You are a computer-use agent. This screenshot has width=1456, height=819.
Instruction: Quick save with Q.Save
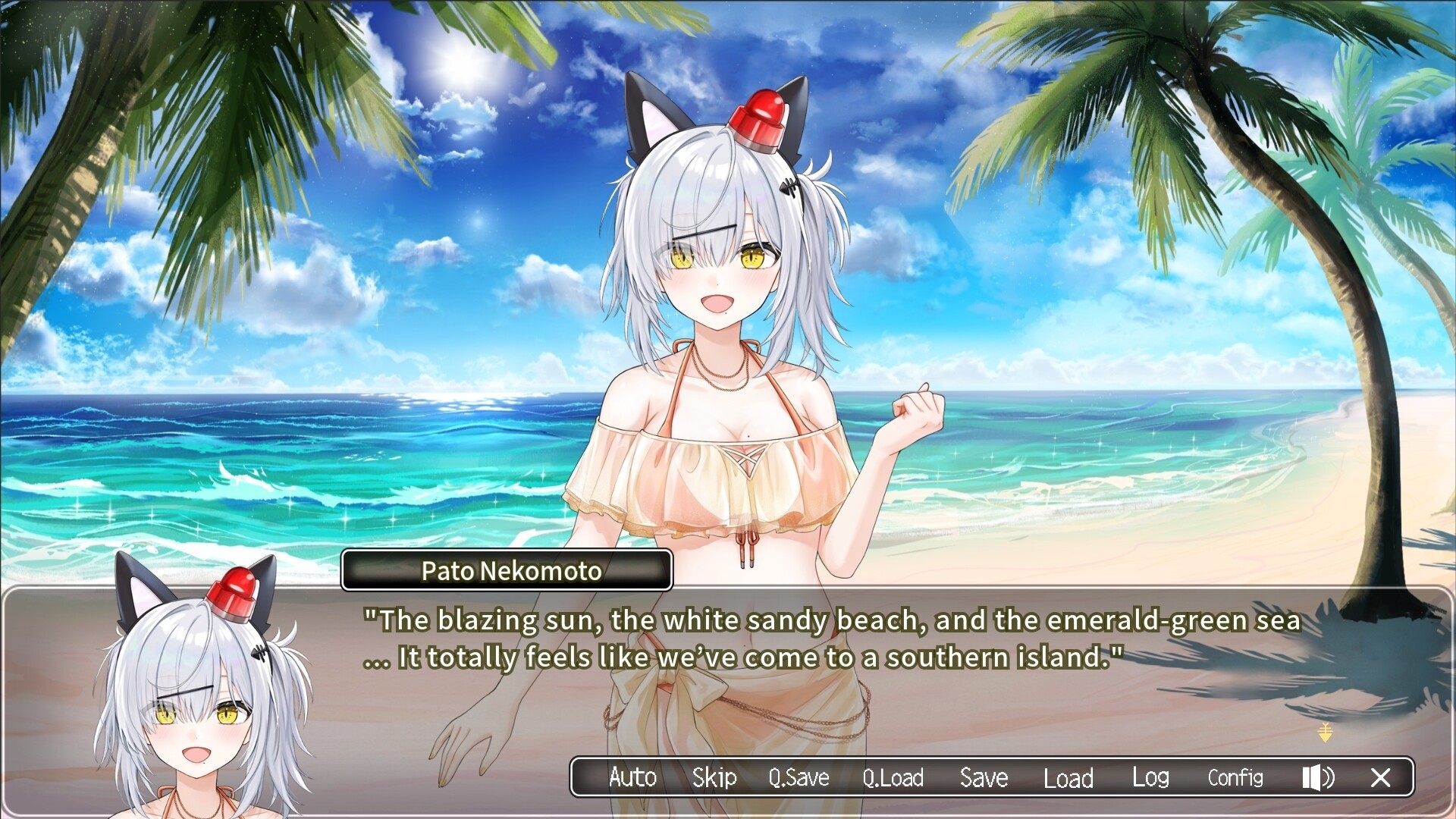click(x=799, y=777)
